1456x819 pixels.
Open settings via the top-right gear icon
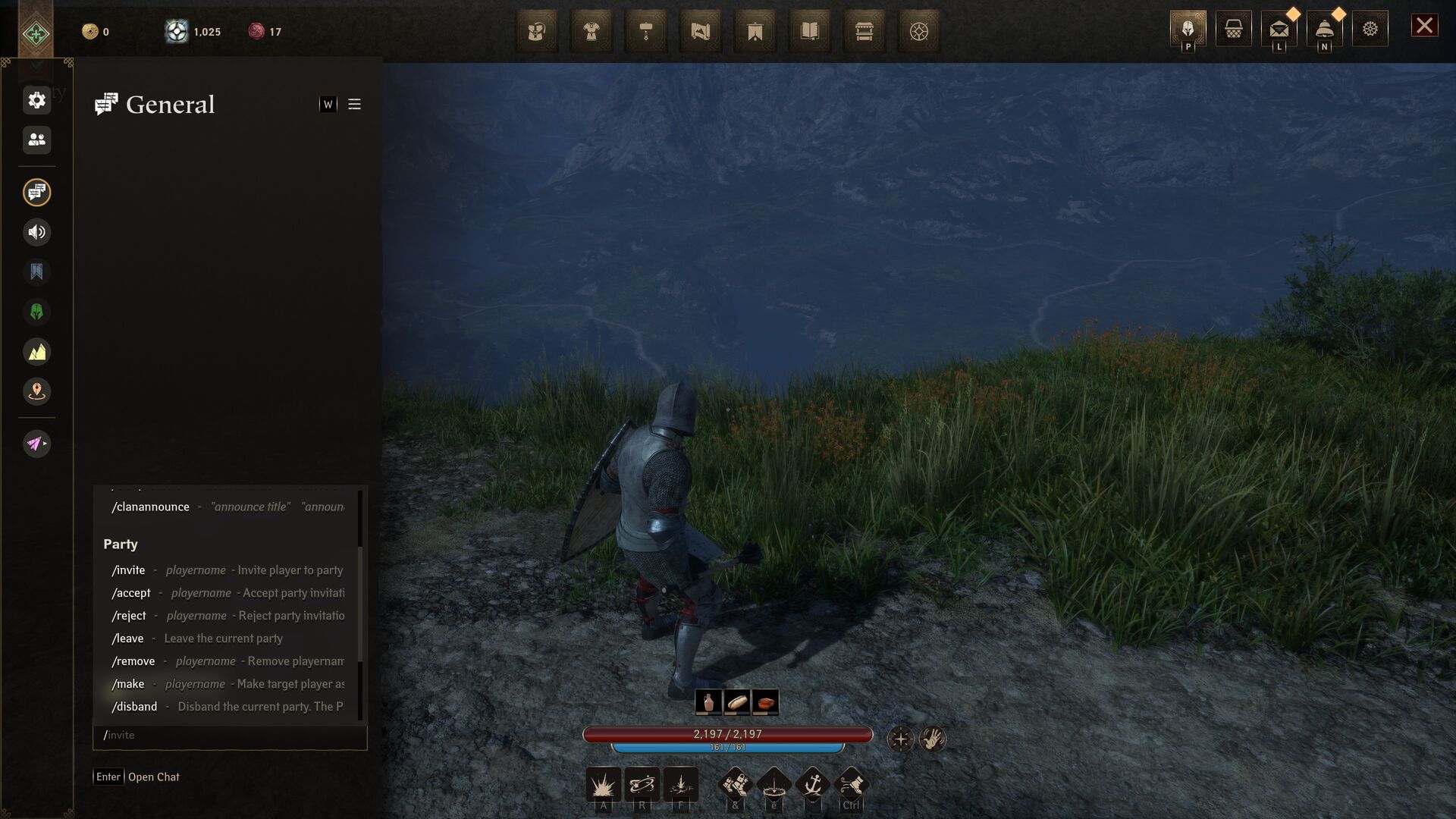pos(1370,29)
